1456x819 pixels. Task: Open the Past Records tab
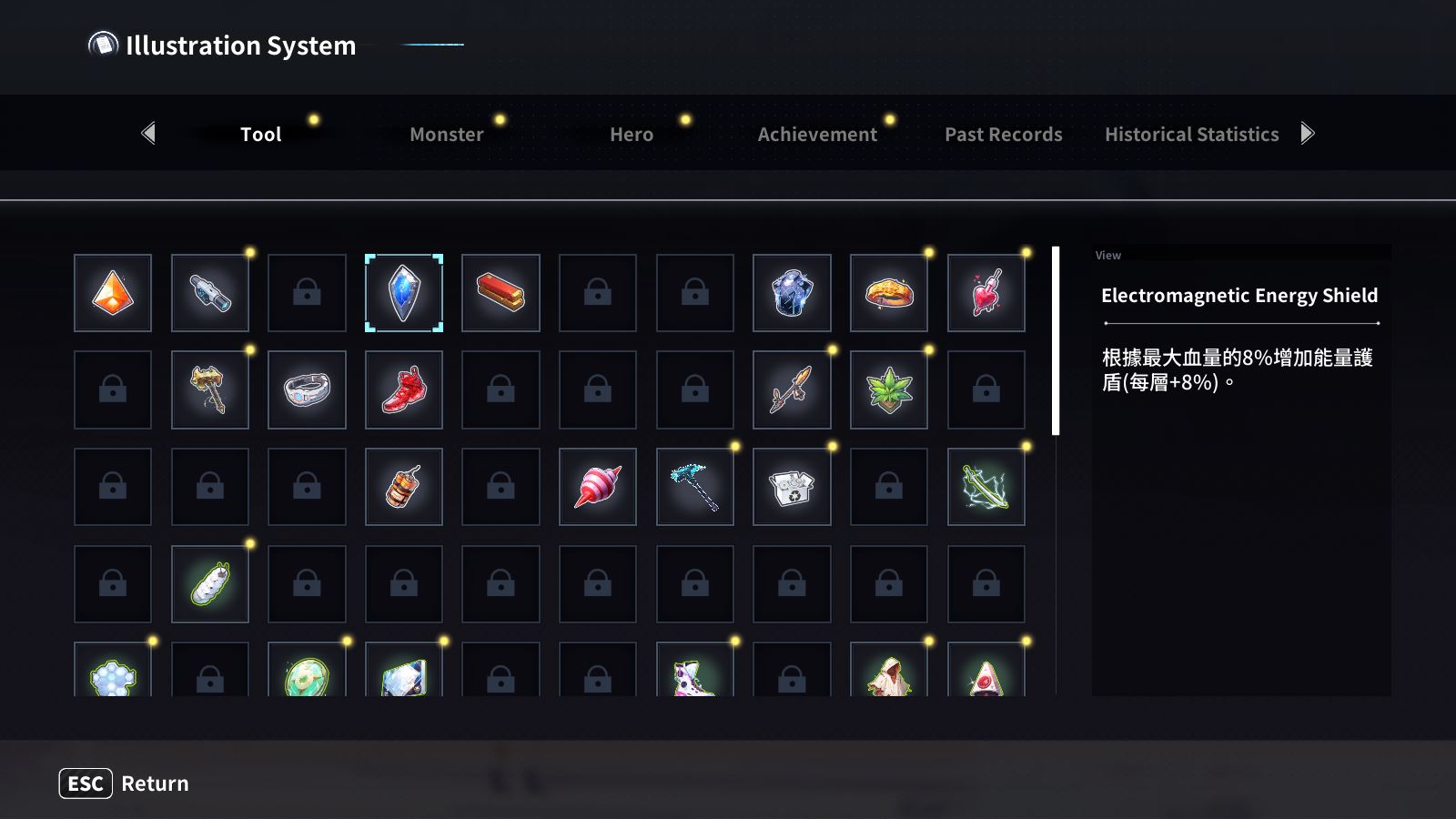tap(1003, 134)
